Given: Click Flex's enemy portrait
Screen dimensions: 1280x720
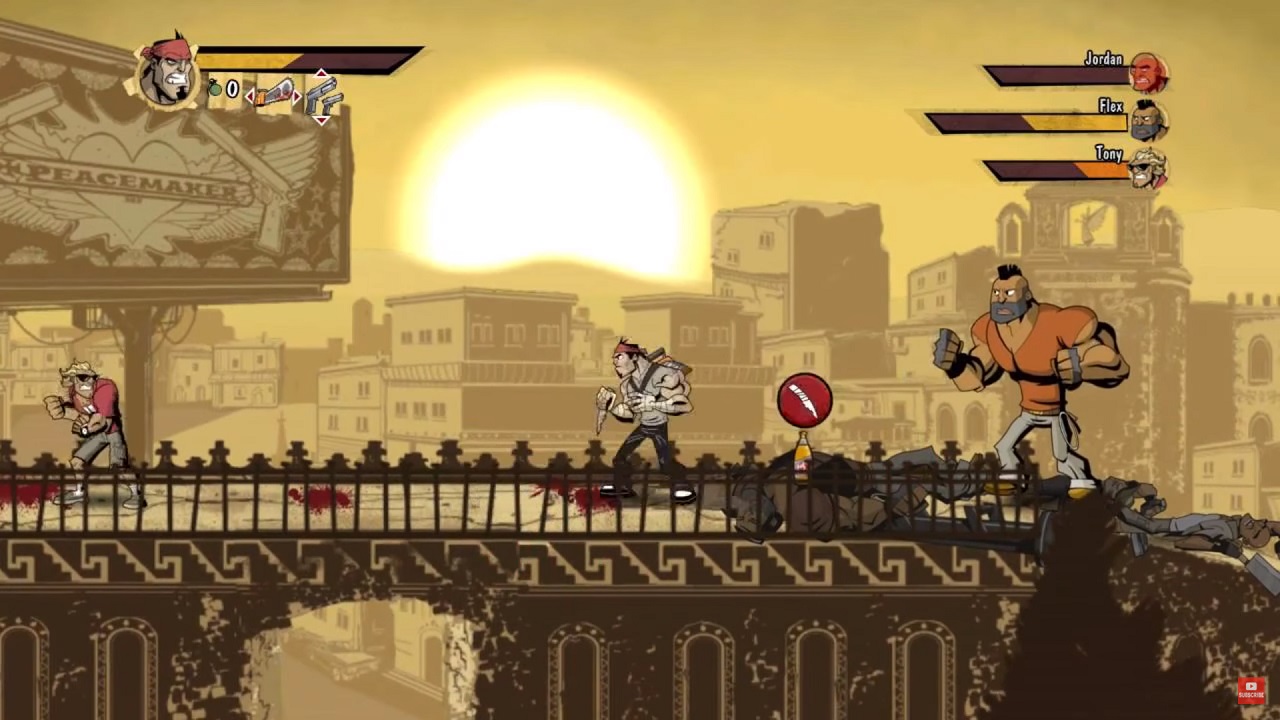Looking at the screenshot, I should pyautogui.click(x=1148, y=120).
